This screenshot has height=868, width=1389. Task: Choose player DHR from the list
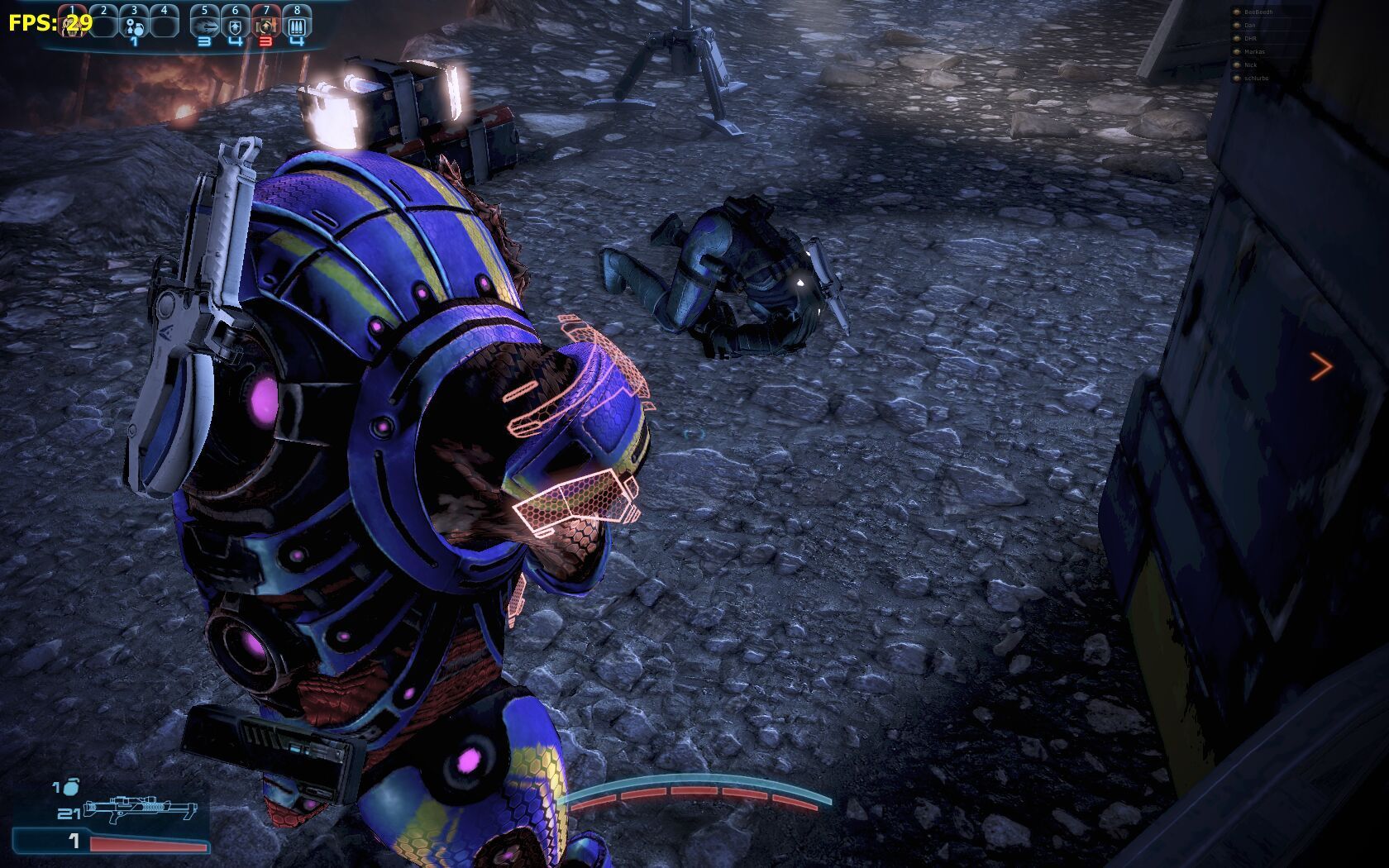click(x=1250, y=39)
